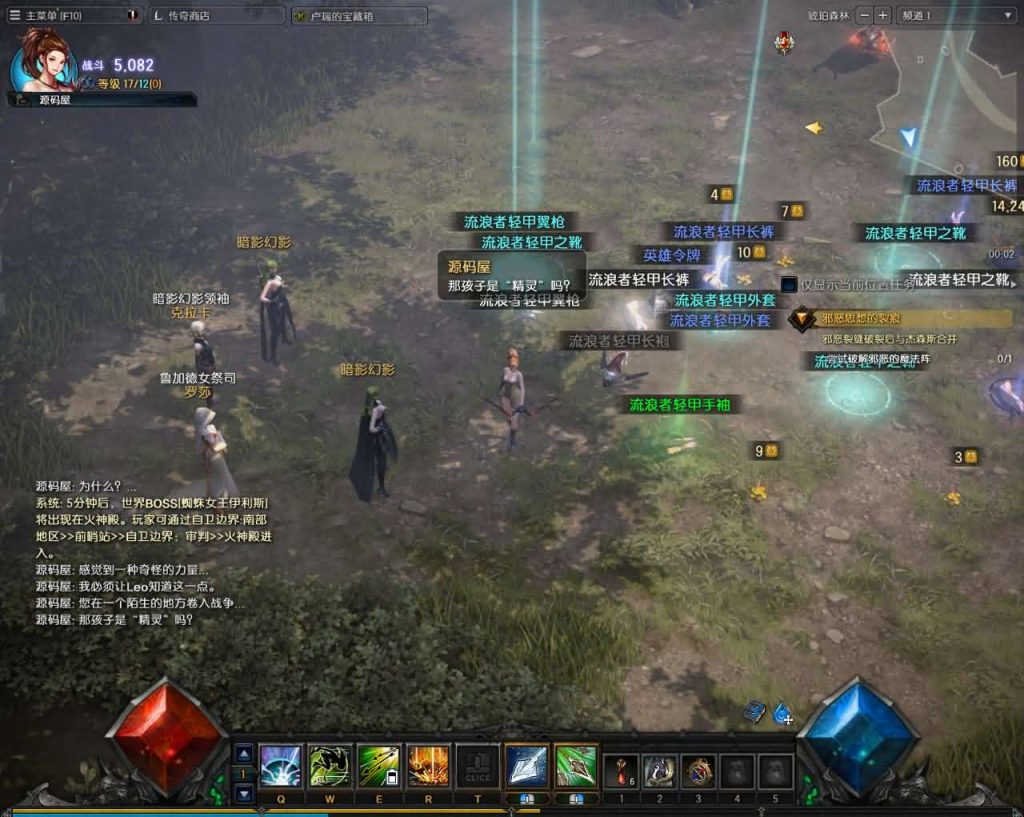This screenshot has height=817, width=1024.
Task: Use the green spear skill icon
Action: click(x=576, y=766)
